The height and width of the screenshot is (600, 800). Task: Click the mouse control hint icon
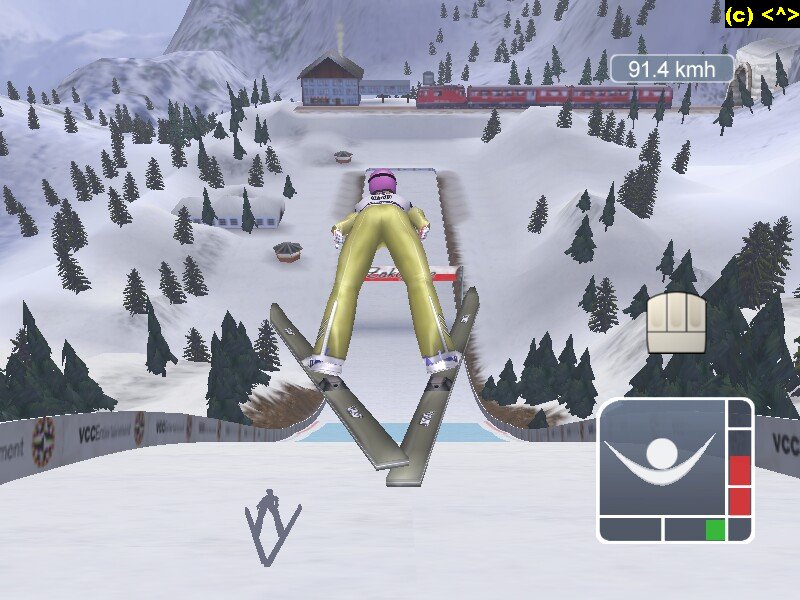point(676,322)
